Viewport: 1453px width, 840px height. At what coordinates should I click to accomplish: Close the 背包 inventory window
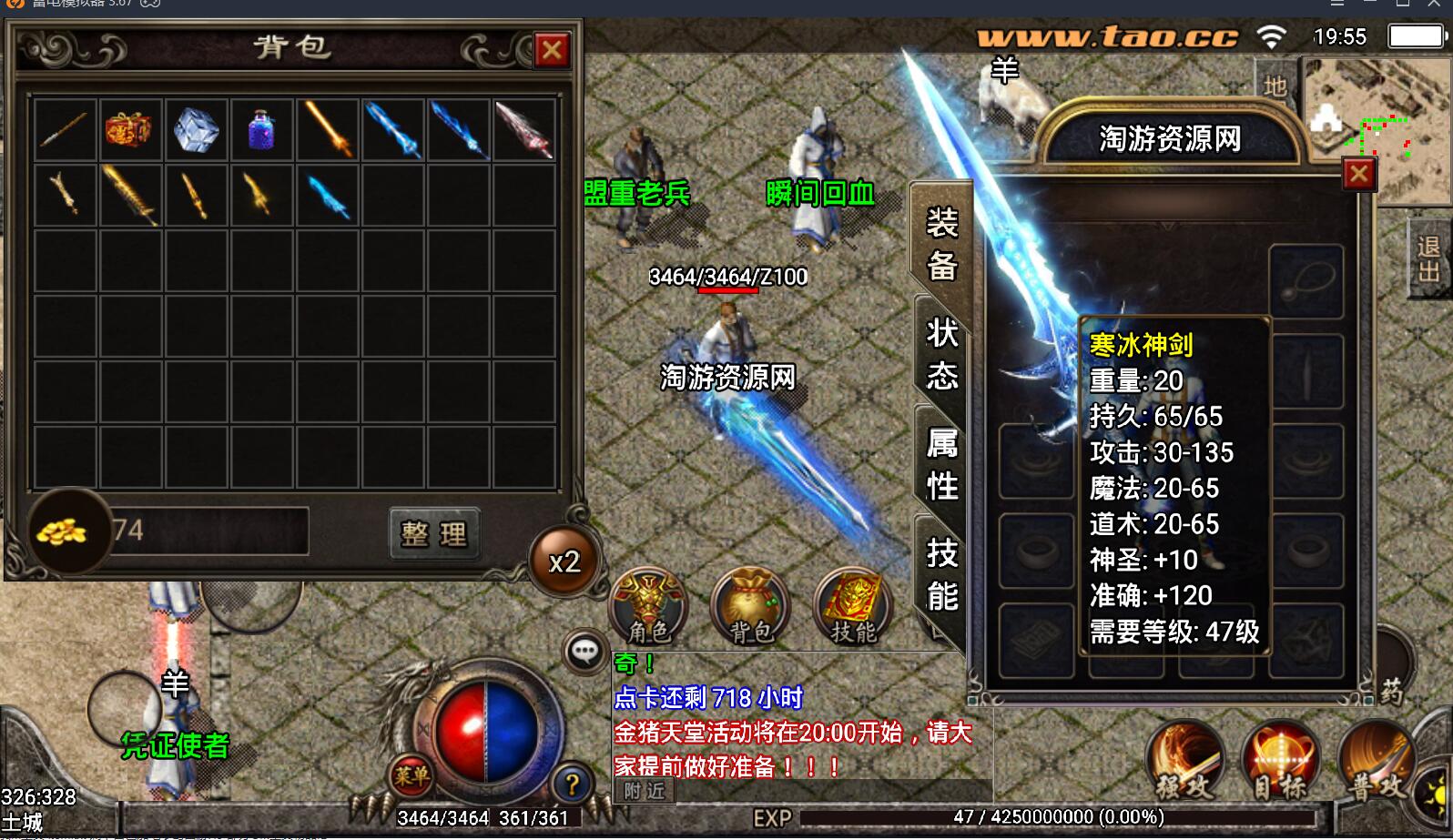pos(551,50)
